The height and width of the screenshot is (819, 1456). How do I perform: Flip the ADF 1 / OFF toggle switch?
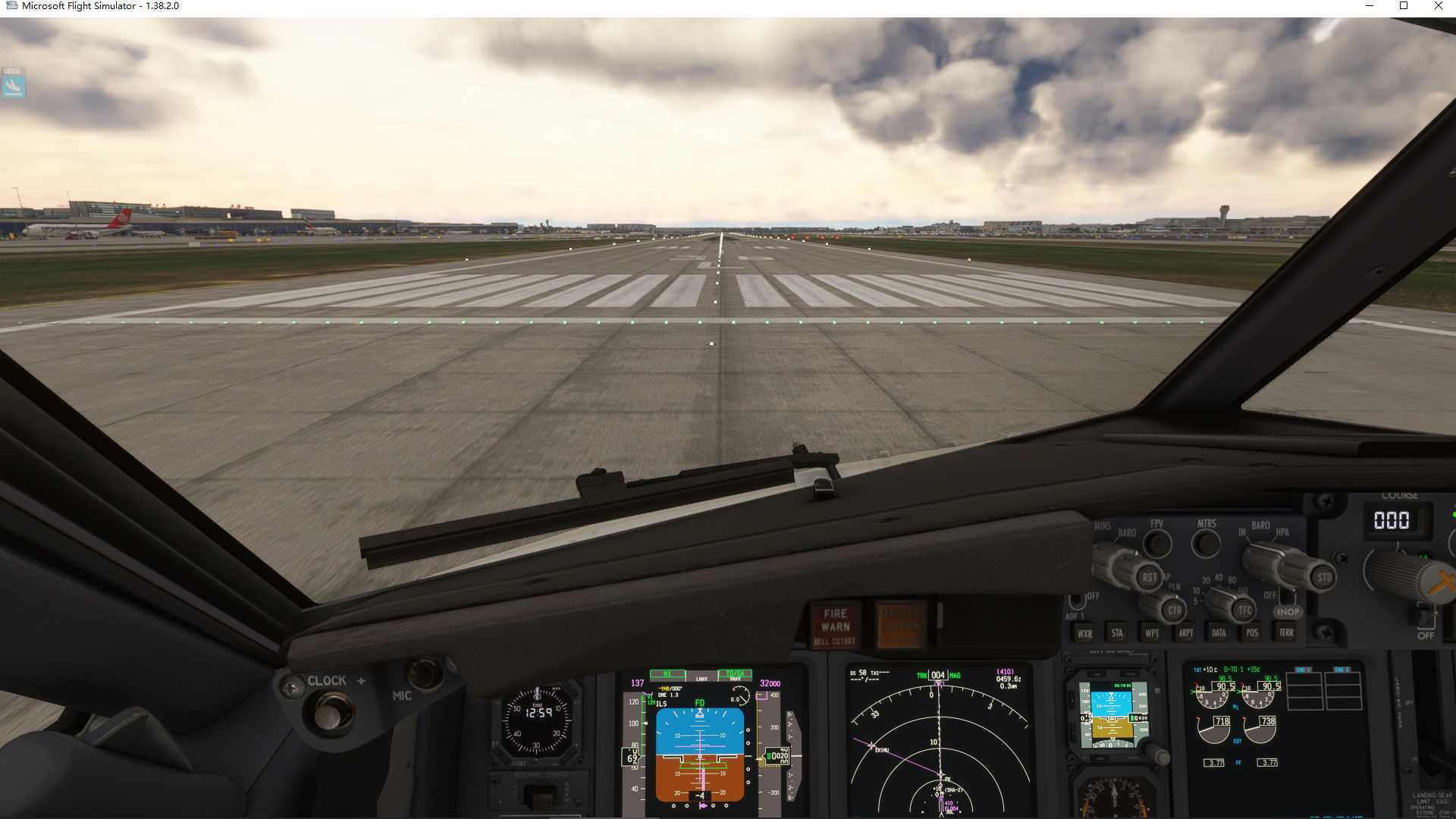click(1077, 602)
